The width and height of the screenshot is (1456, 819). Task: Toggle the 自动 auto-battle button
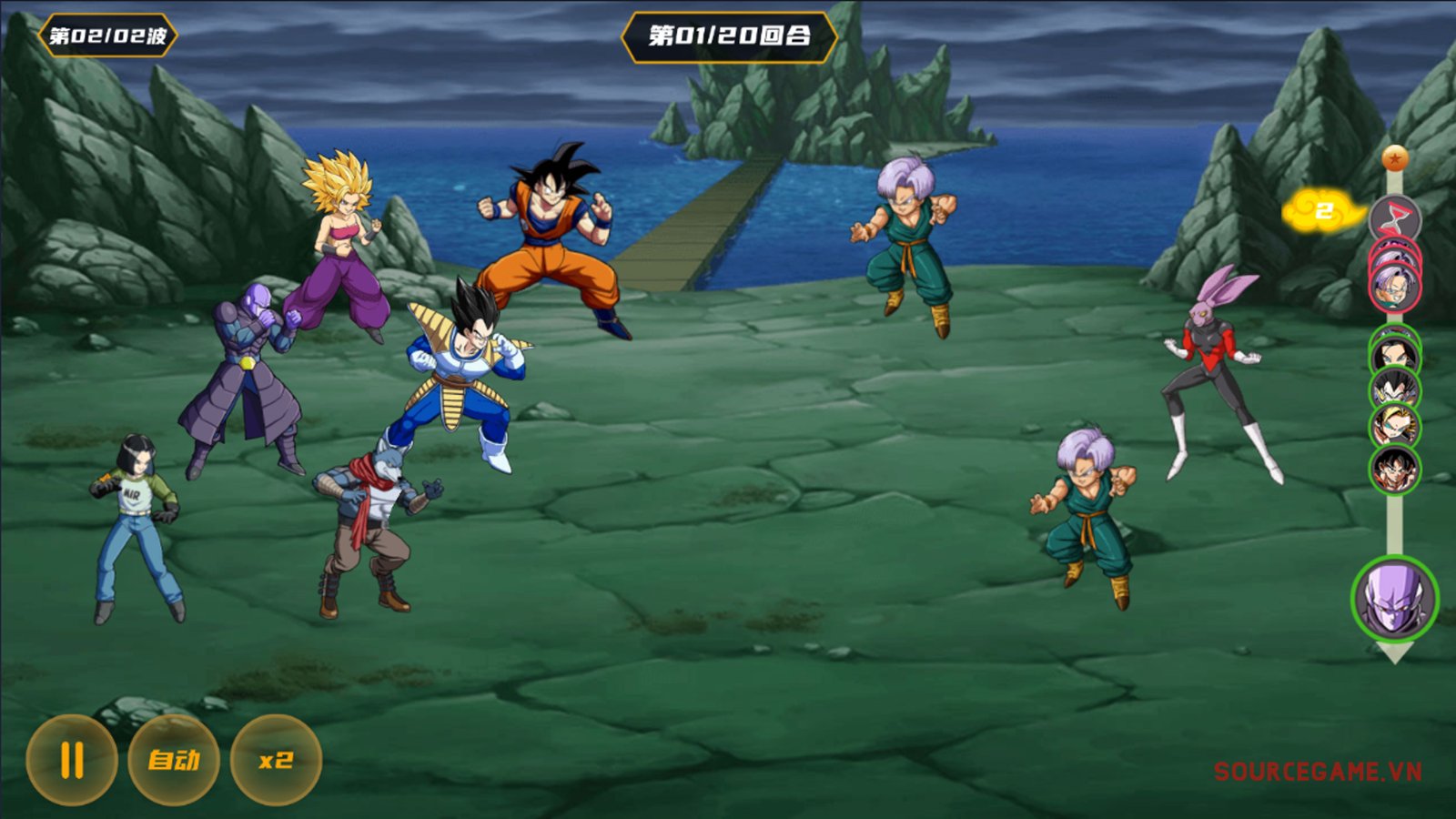[174, 760]
